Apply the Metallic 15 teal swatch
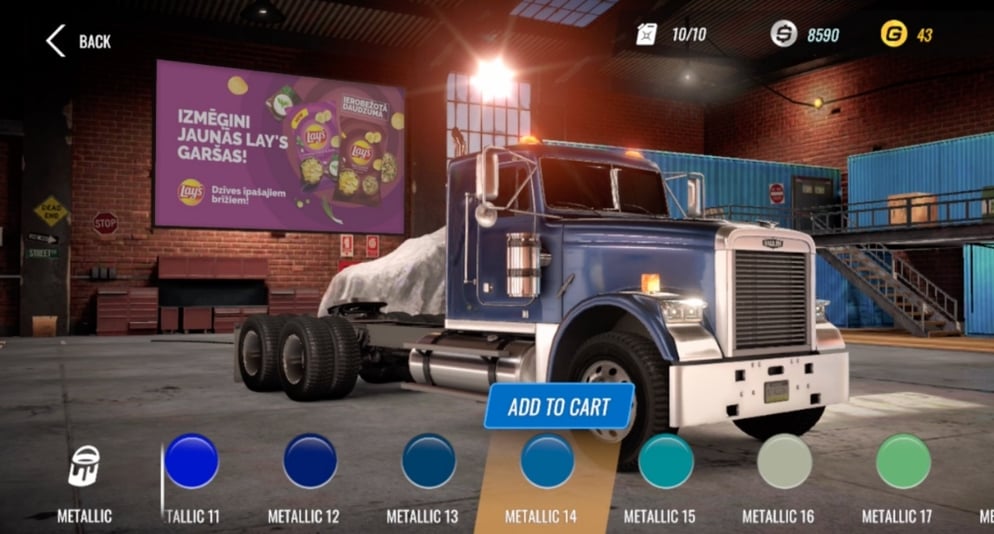This screenshot has width=994, height=534. point(666,461)
